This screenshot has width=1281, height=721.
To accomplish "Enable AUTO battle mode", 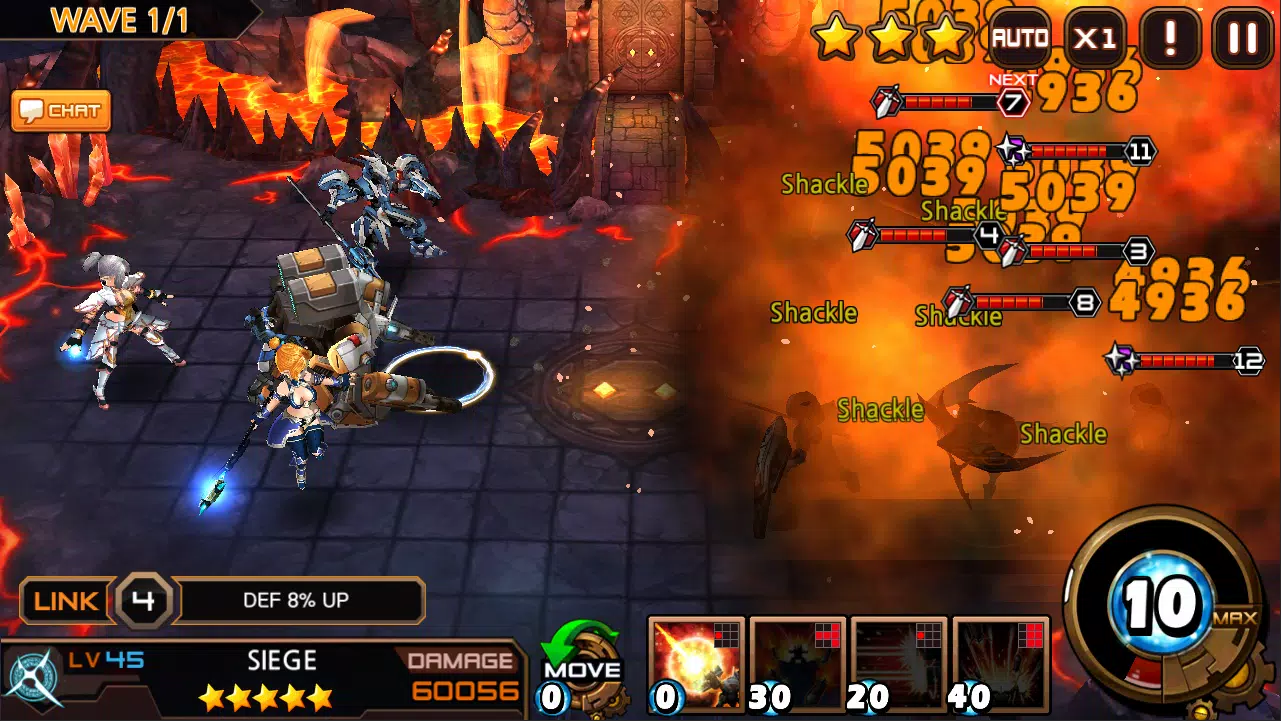I will [1019, 37].
